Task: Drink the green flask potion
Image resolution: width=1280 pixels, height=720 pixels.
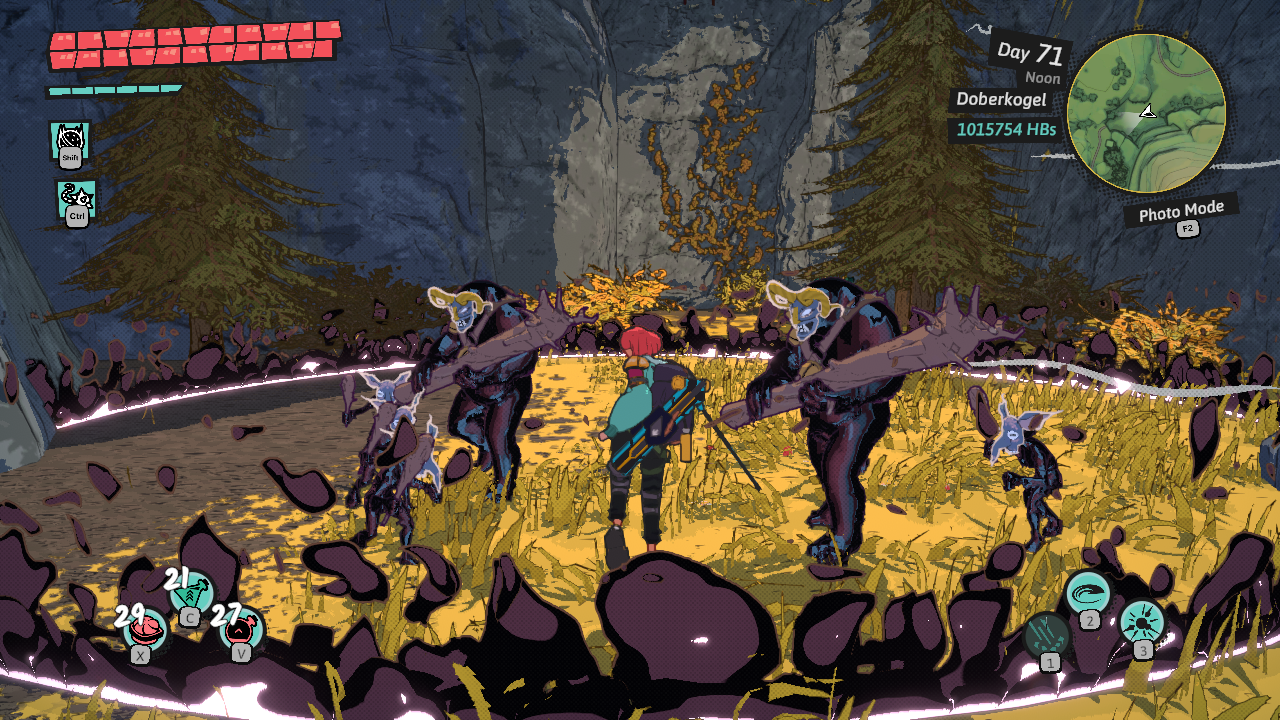Action: (x=192, y=592)
